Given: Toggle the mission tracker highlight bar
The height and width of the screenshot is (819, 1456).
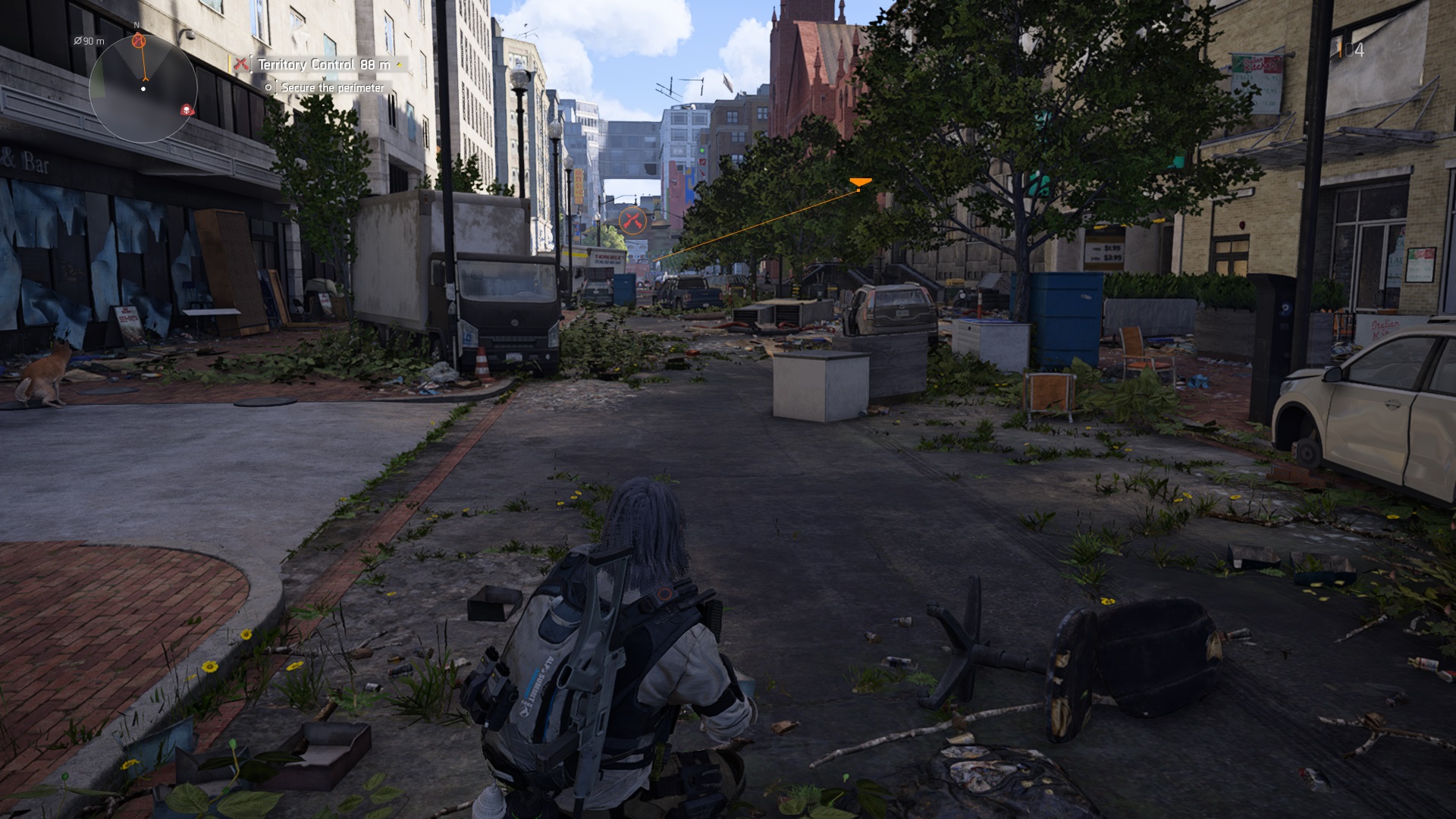Looking at the screenshot, I should [x=231, y=64].
